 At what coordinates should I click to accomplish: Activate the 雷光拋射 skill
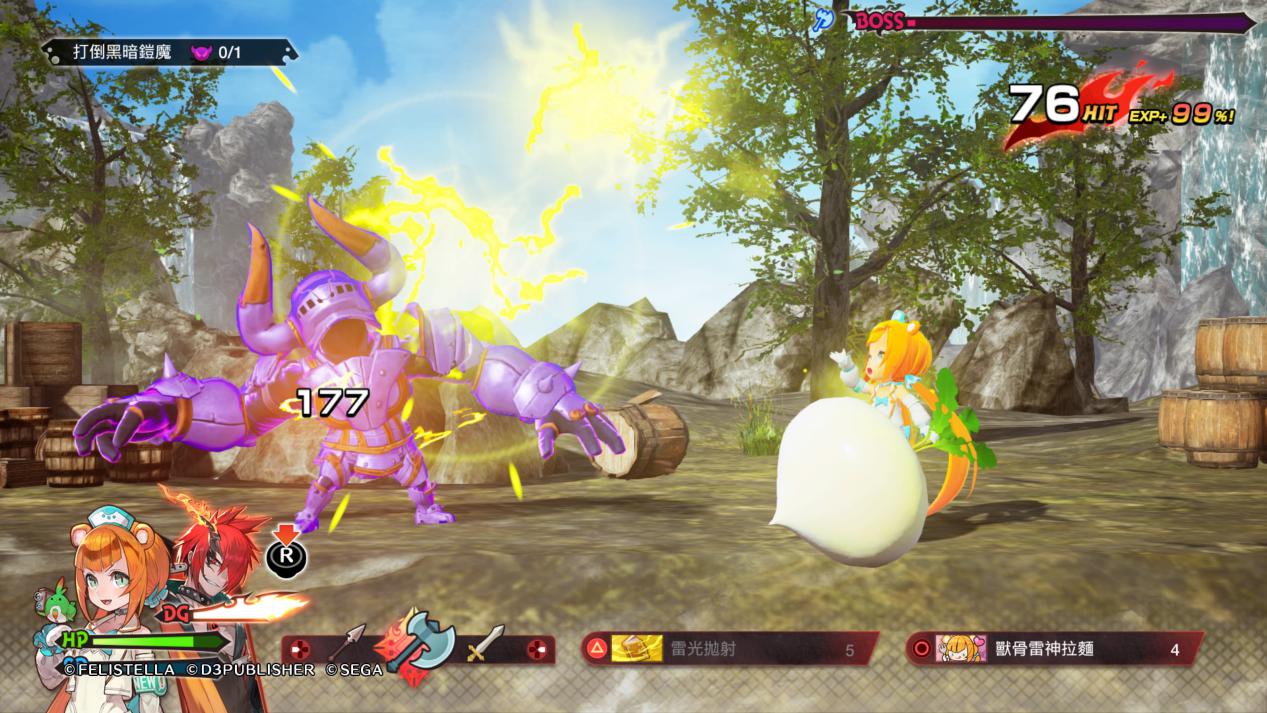pos(730,649)
